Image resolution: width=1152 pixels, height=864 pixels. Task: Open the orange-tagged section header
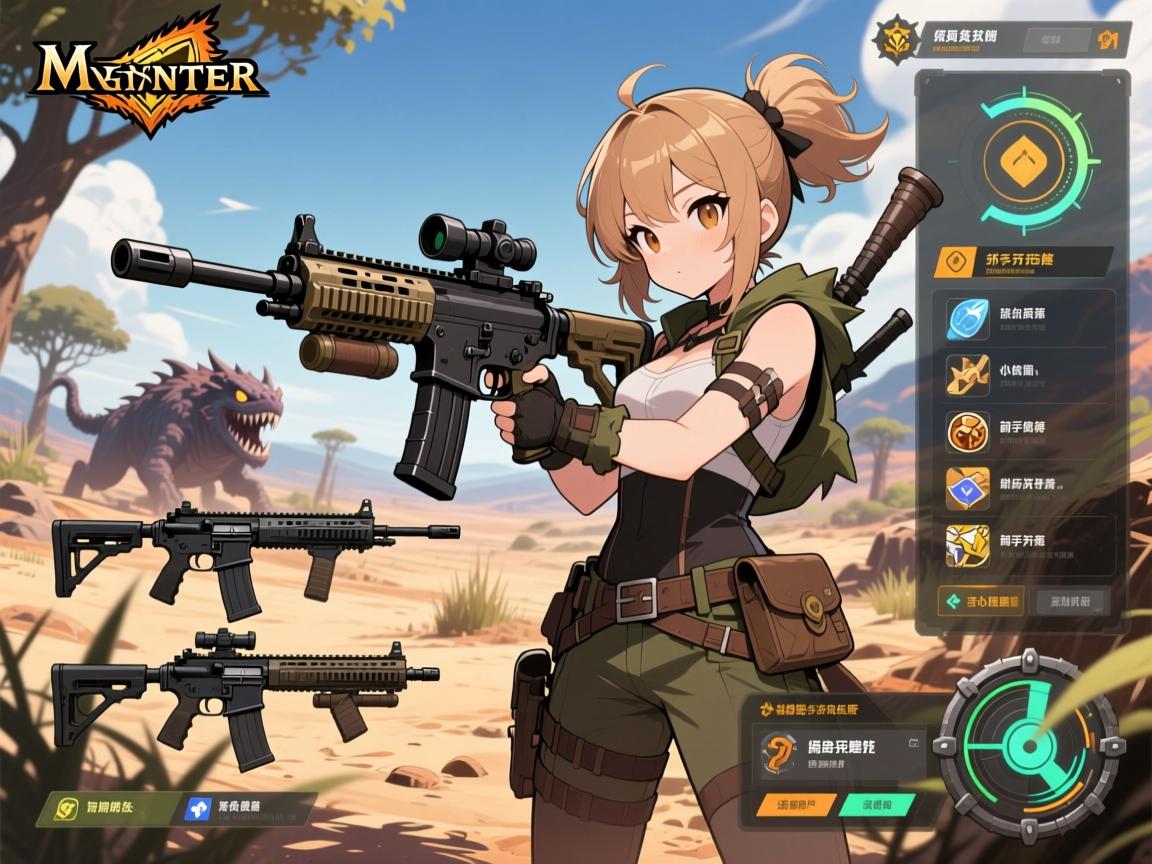[x=1020, y=261]
